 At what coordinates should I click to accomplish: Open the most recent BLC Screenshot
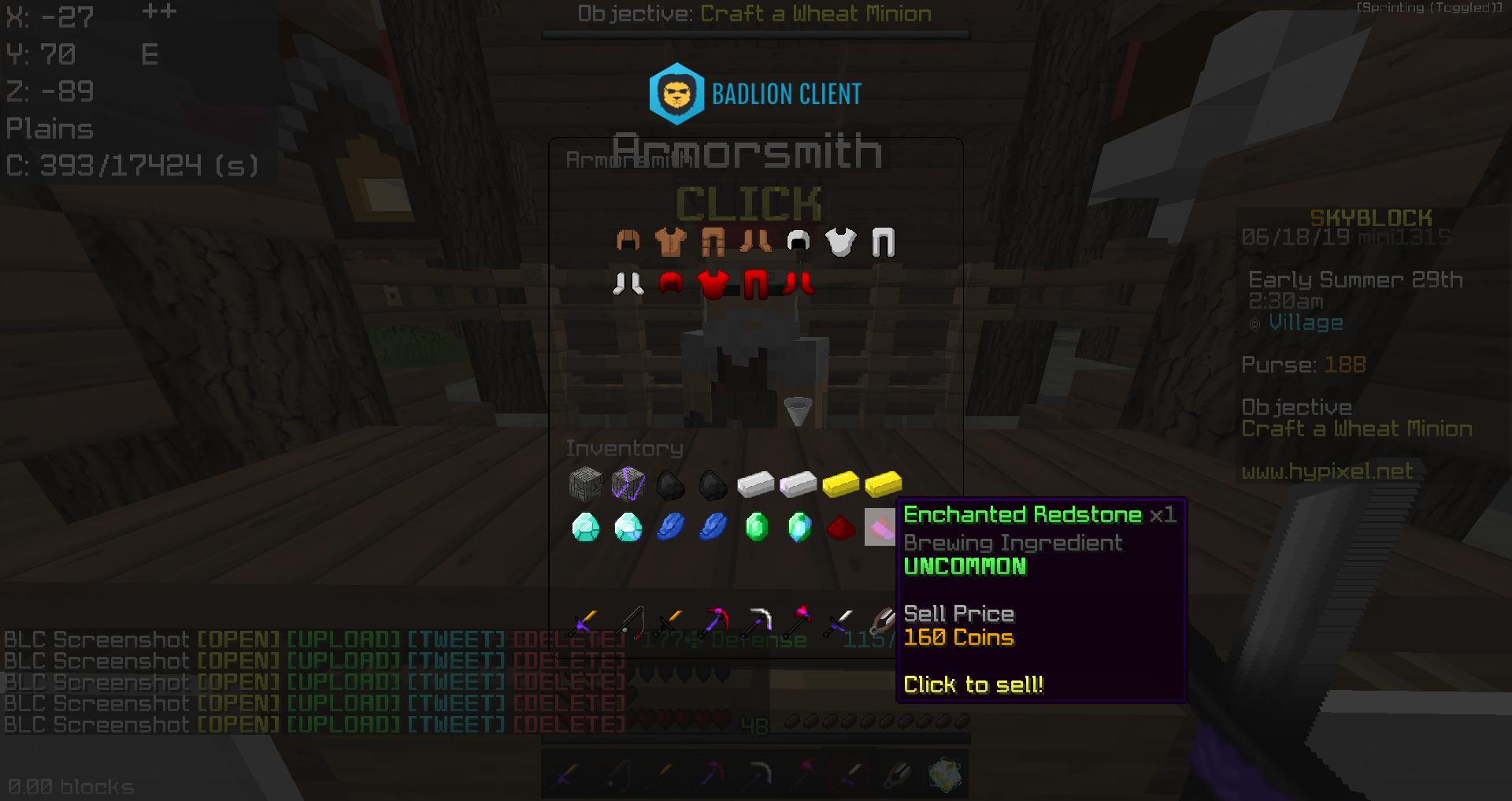point(238,725)
